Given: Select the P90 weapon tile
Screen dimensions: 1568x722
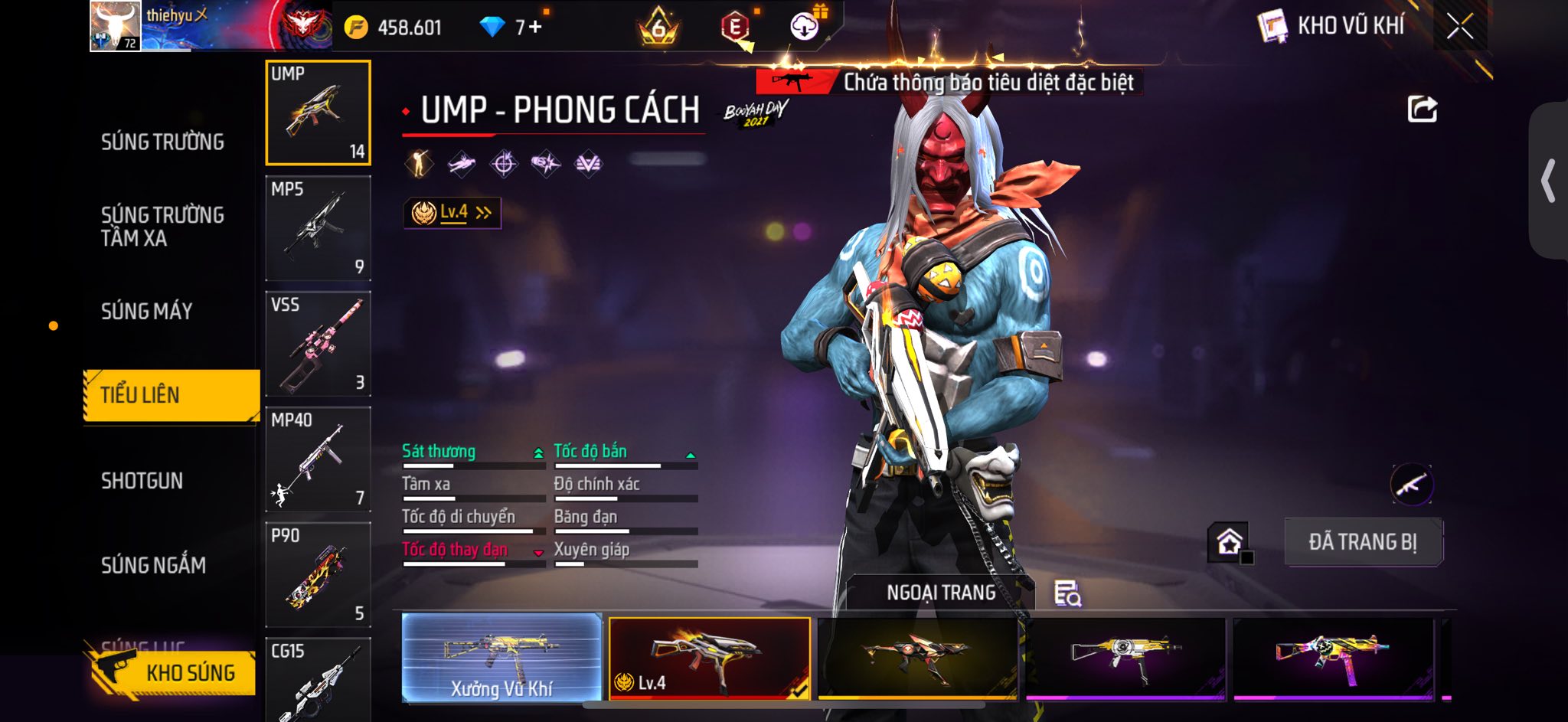Looking at the screenshot, I should pos(318,575).
